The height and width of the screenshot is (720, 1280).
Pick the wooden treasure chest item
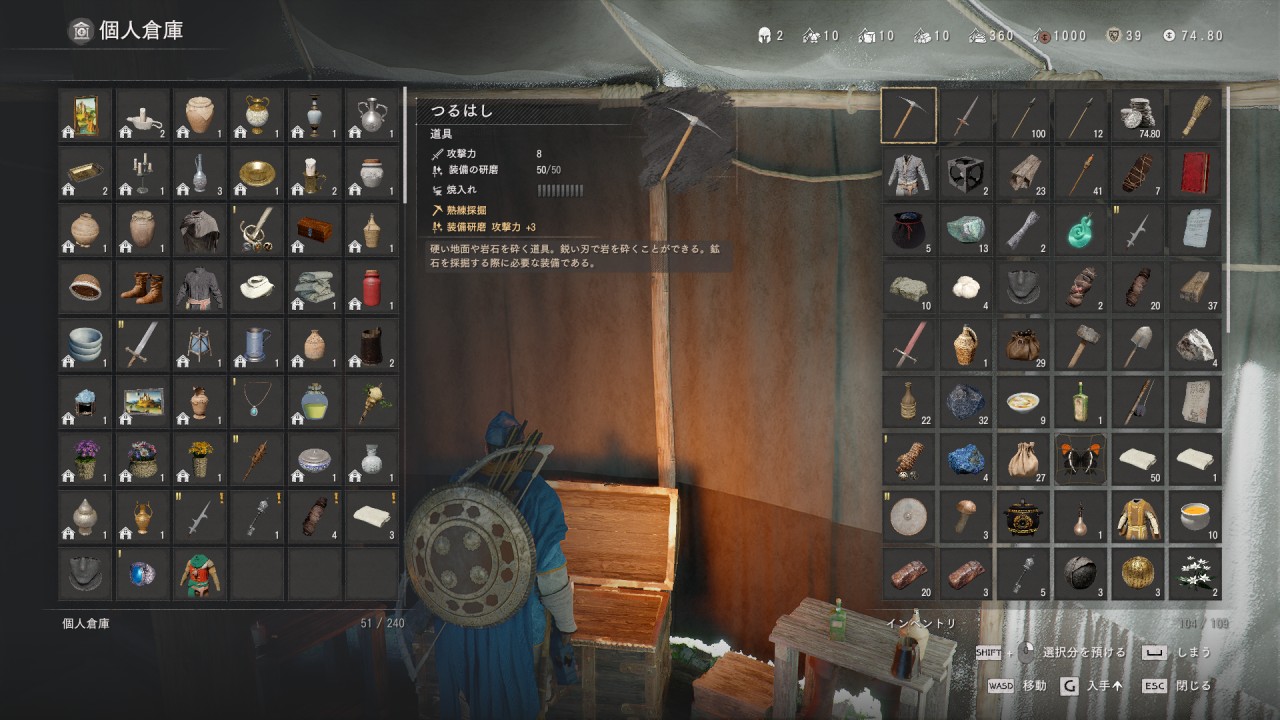[x=314, y=231]
